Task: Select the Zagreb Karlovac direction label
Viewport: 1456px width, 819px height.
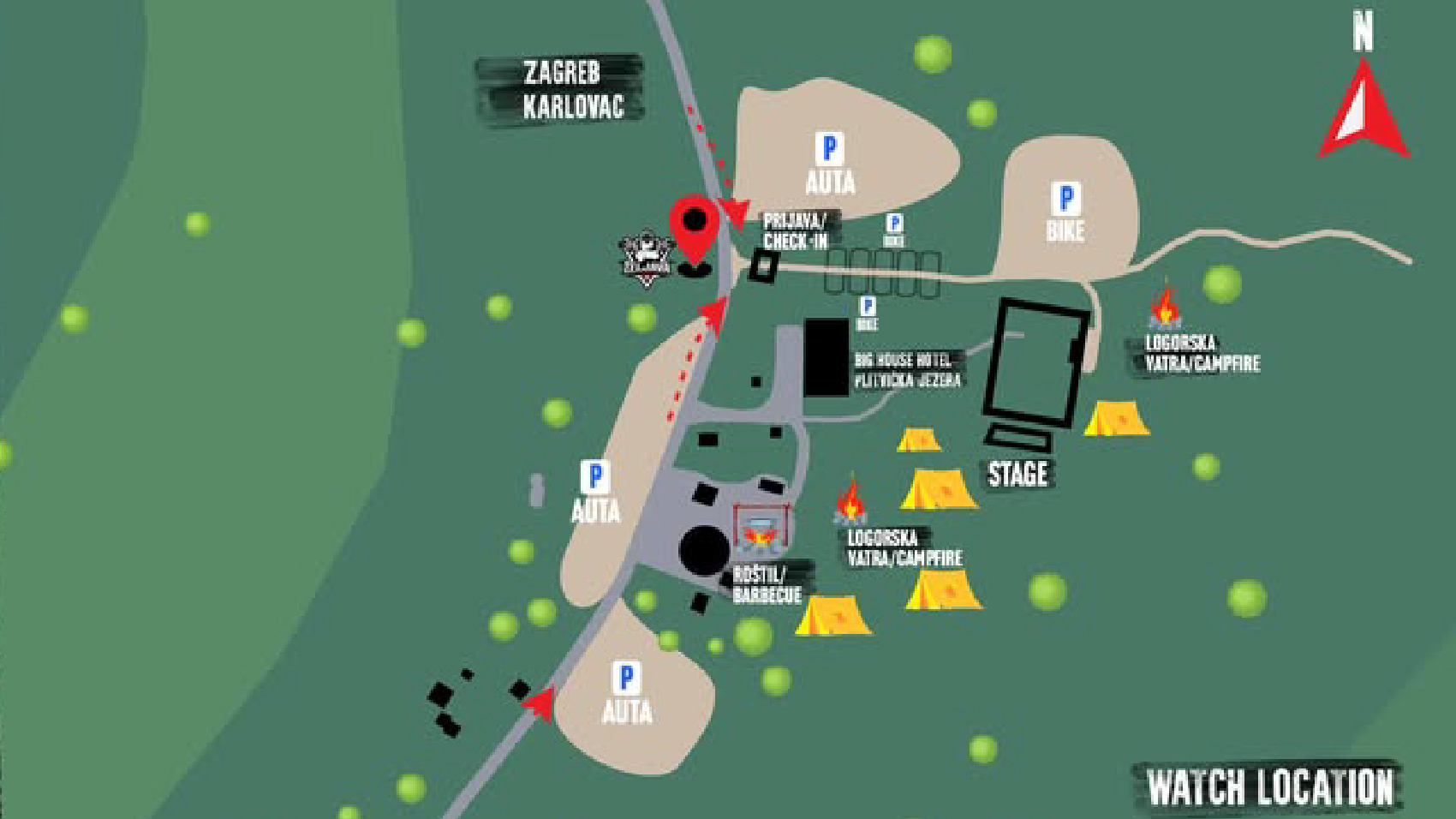Action: click(563, 89)
